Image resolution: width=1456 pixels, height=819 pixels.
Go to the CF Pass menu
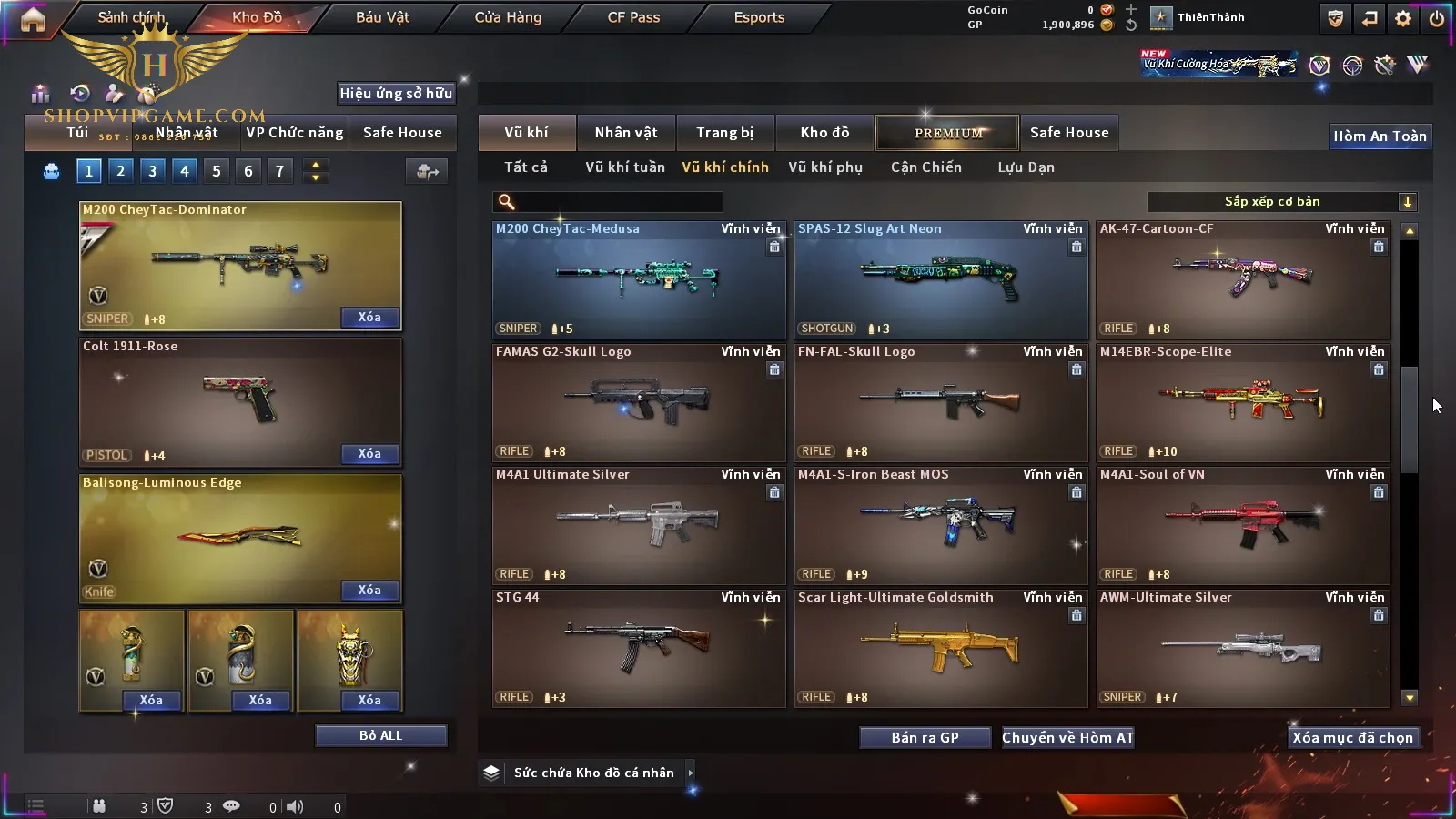633,17
